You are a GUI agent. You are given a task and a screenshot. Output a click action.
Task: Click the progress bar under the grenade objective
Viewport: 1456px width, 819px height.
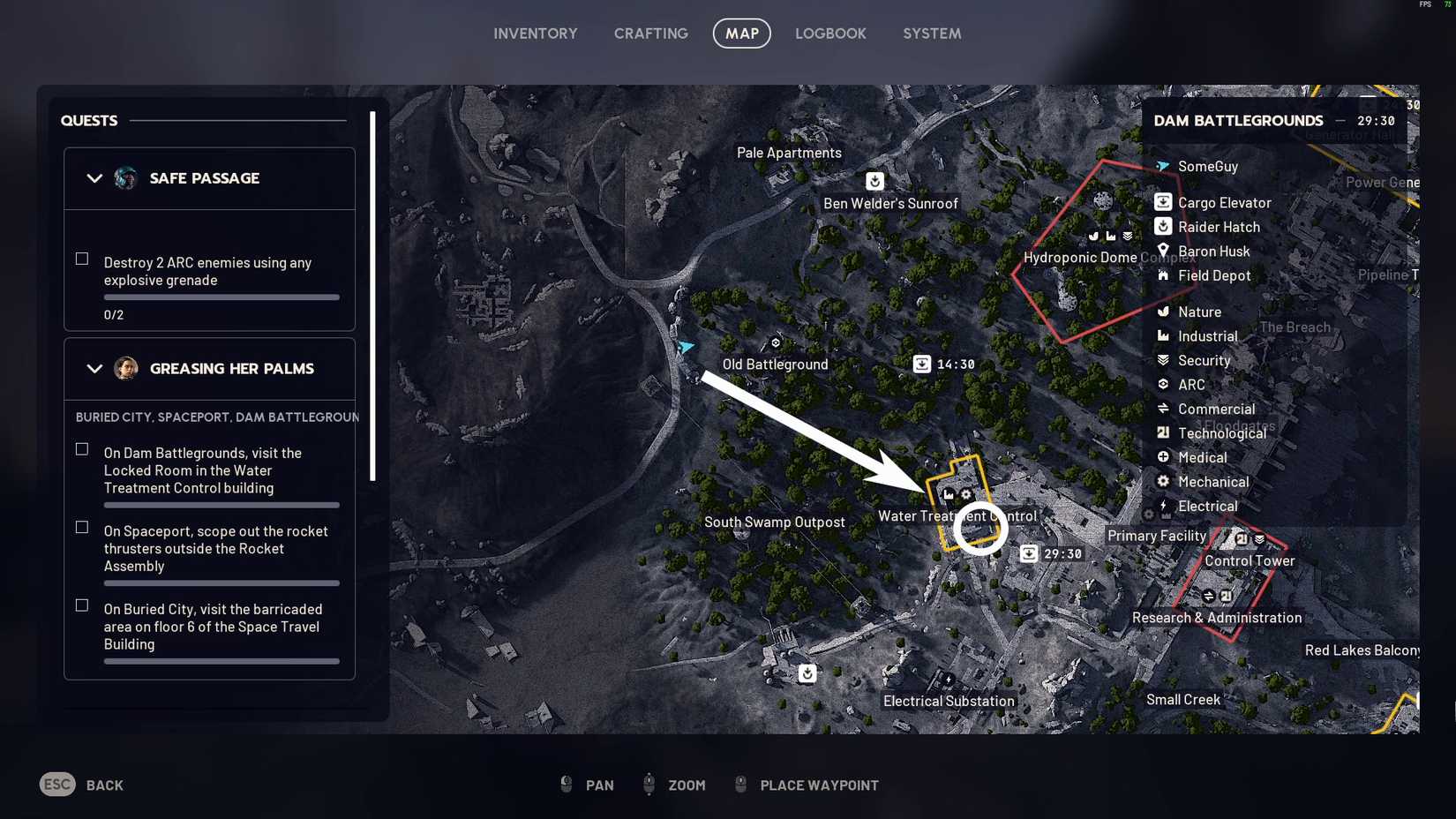click(221, 297)
